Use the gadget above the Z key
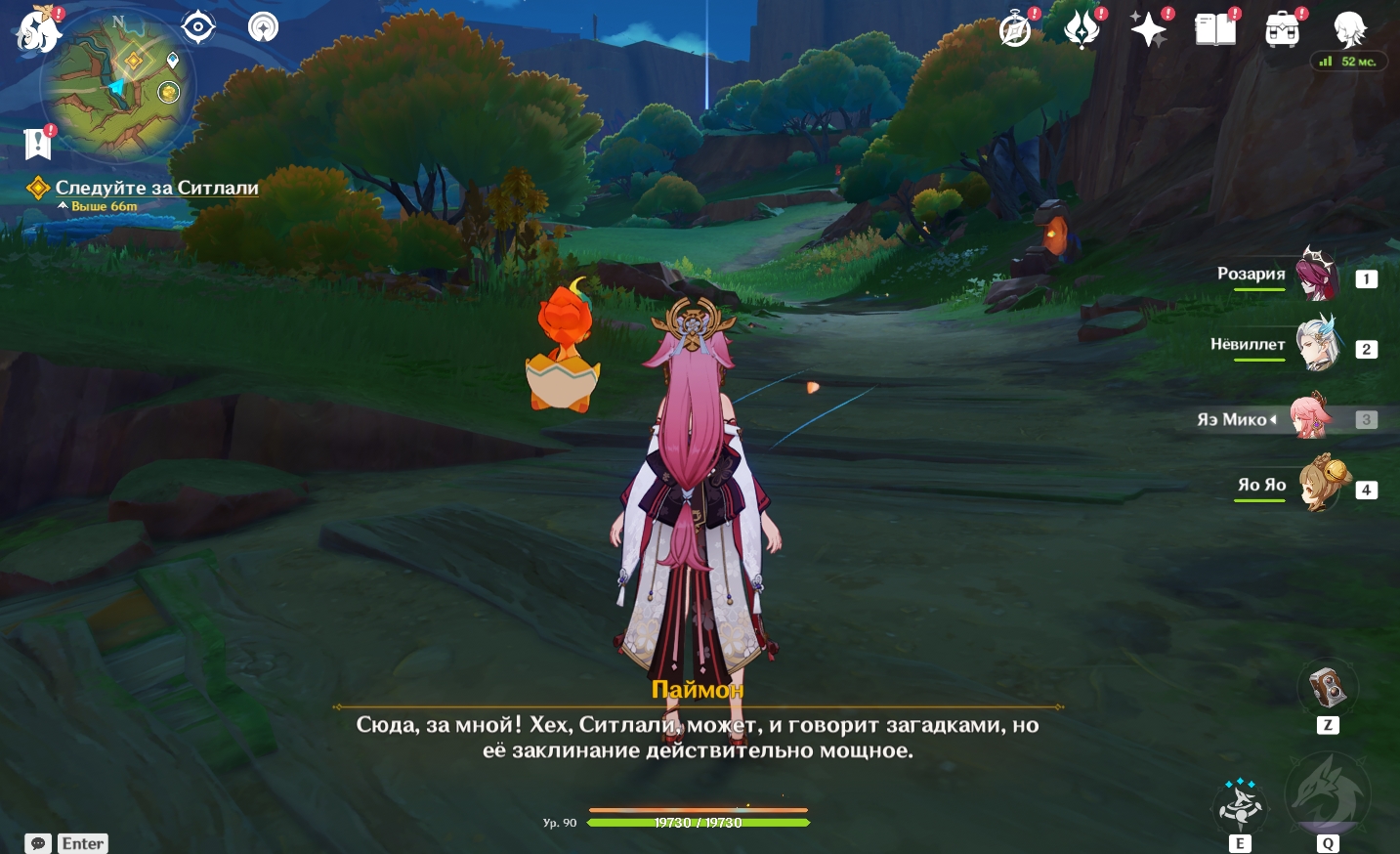This screenshot has width=1400, height=854. [1327, 688]
